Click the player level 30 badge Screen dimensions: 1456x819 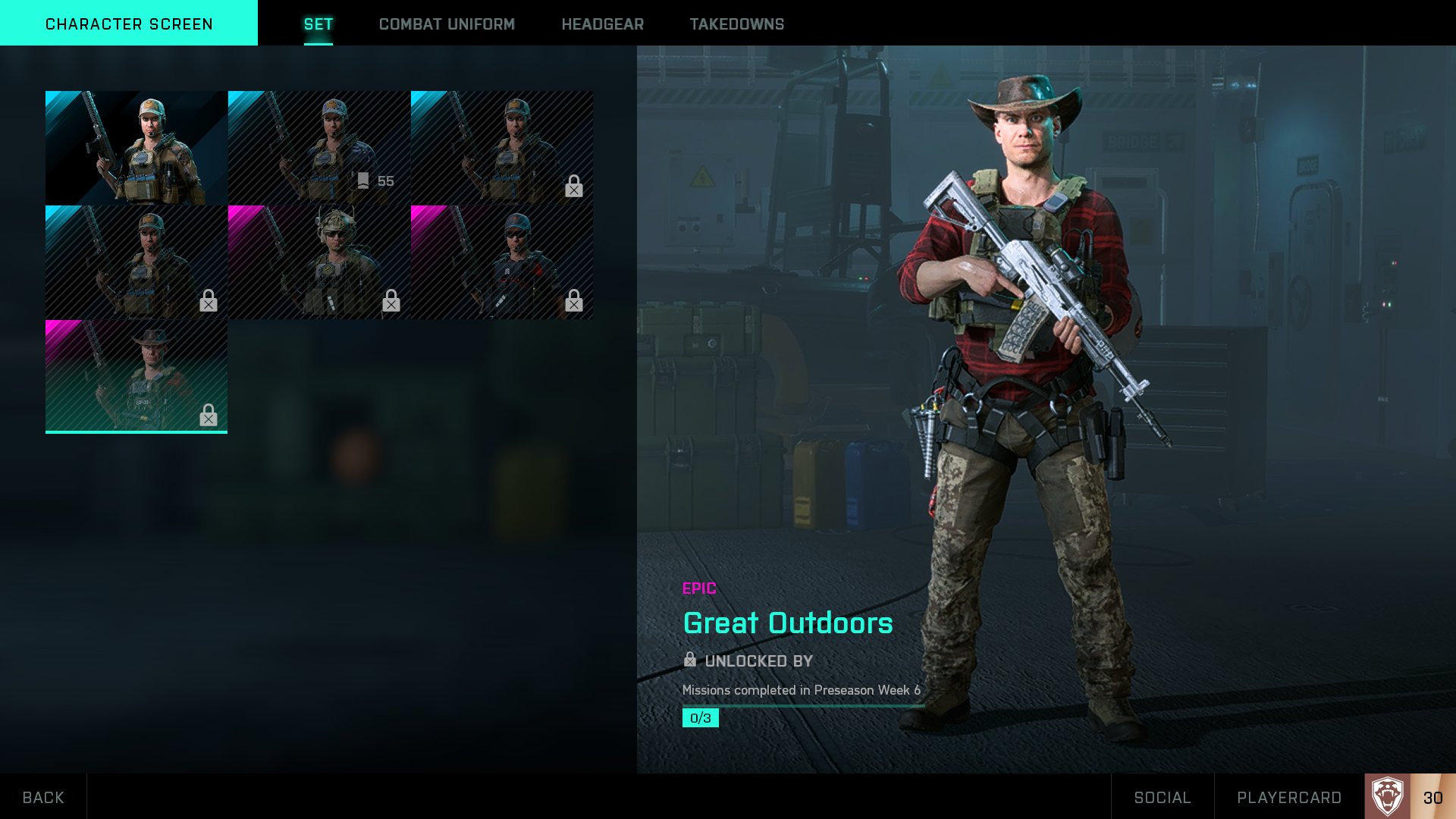pos(1410,796)
